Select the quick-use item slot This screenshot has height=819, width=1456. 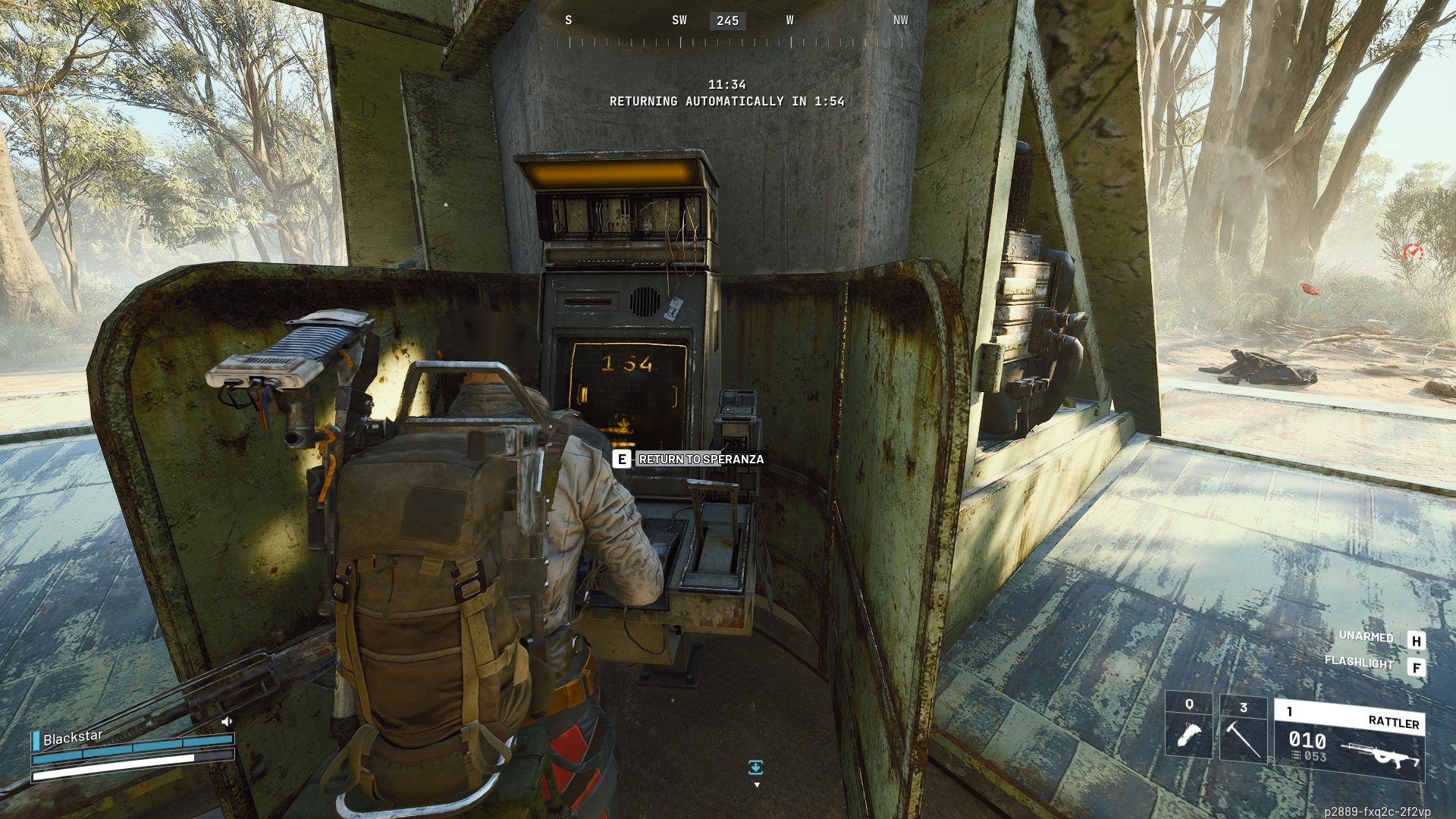pyautogui.click(x=1188, y=726)
